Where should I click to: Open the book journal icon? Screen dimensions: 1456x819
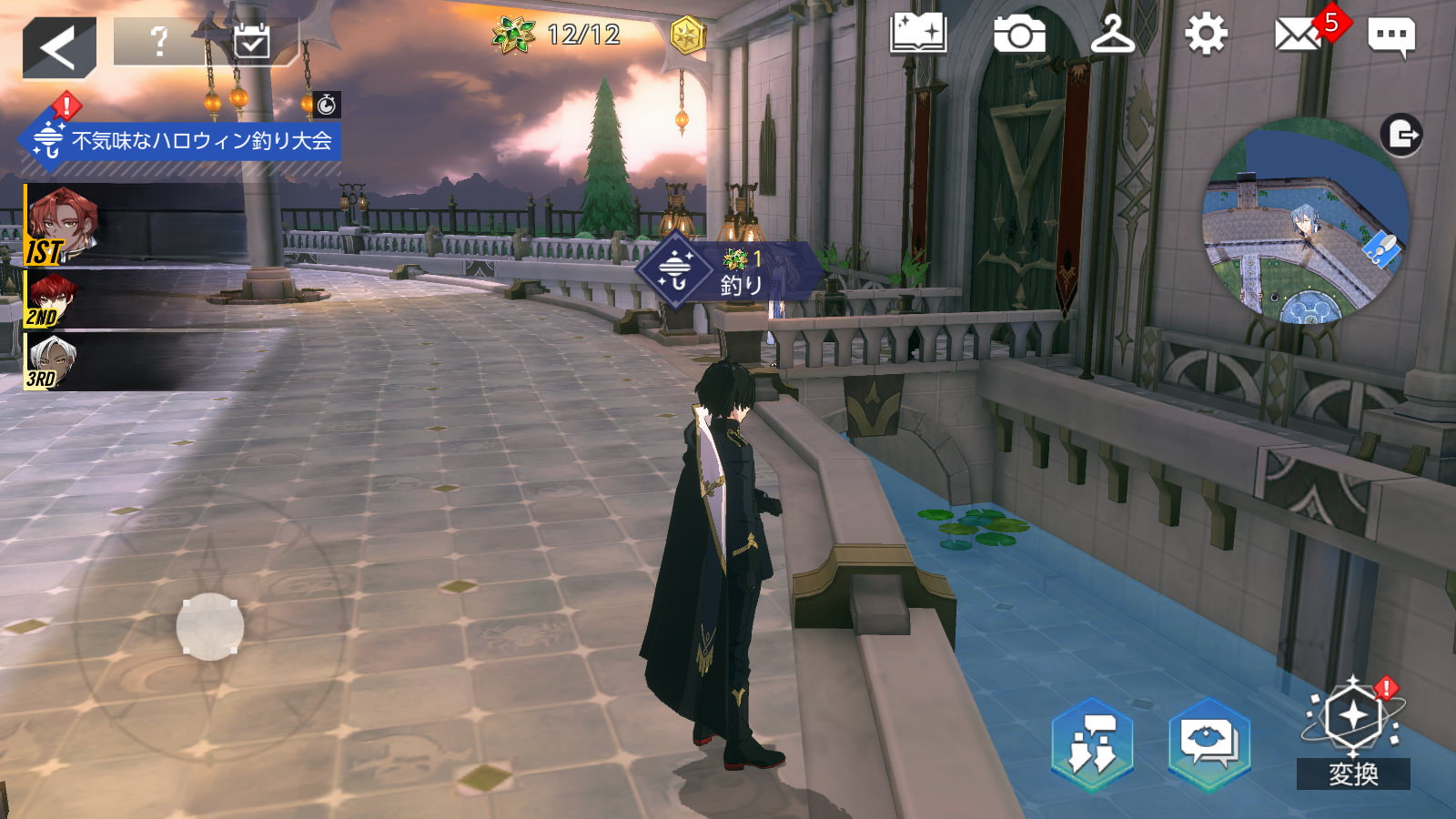tap(918, 35)
